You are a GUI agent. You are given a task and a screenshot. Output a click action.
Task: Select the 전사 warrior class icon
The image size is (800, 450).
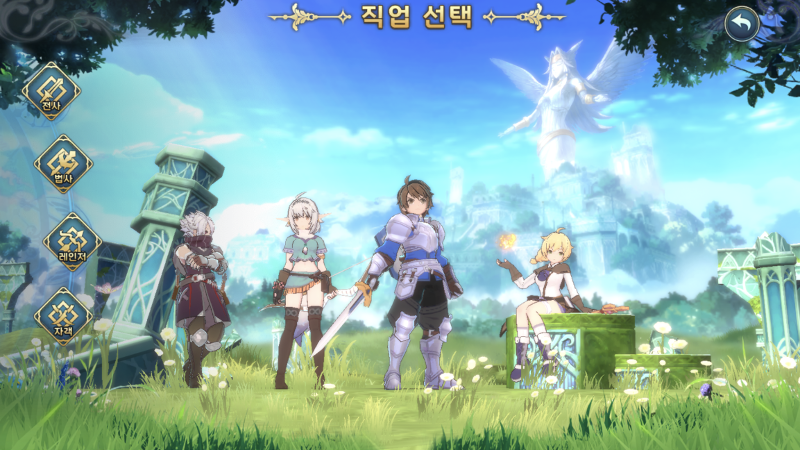(x=51, y=92)
